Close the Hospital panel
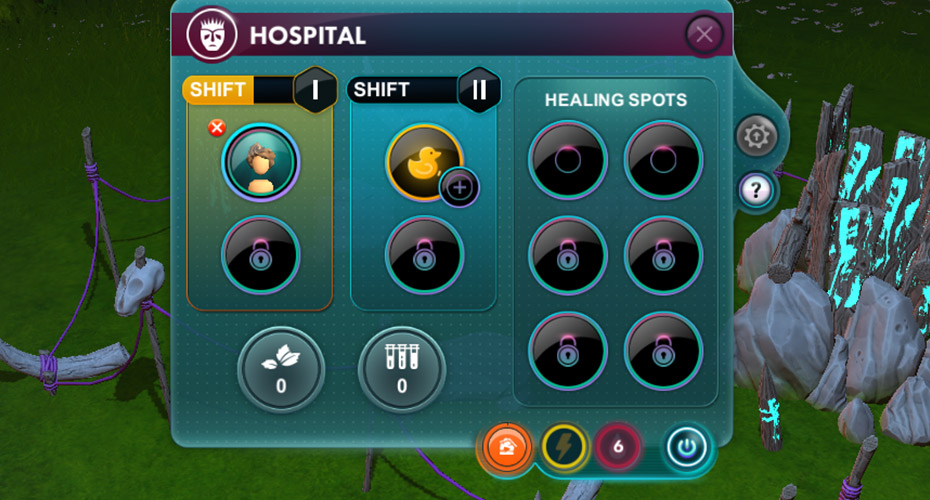Viewport: 930px width, 500px height. [x=704, y=35]
